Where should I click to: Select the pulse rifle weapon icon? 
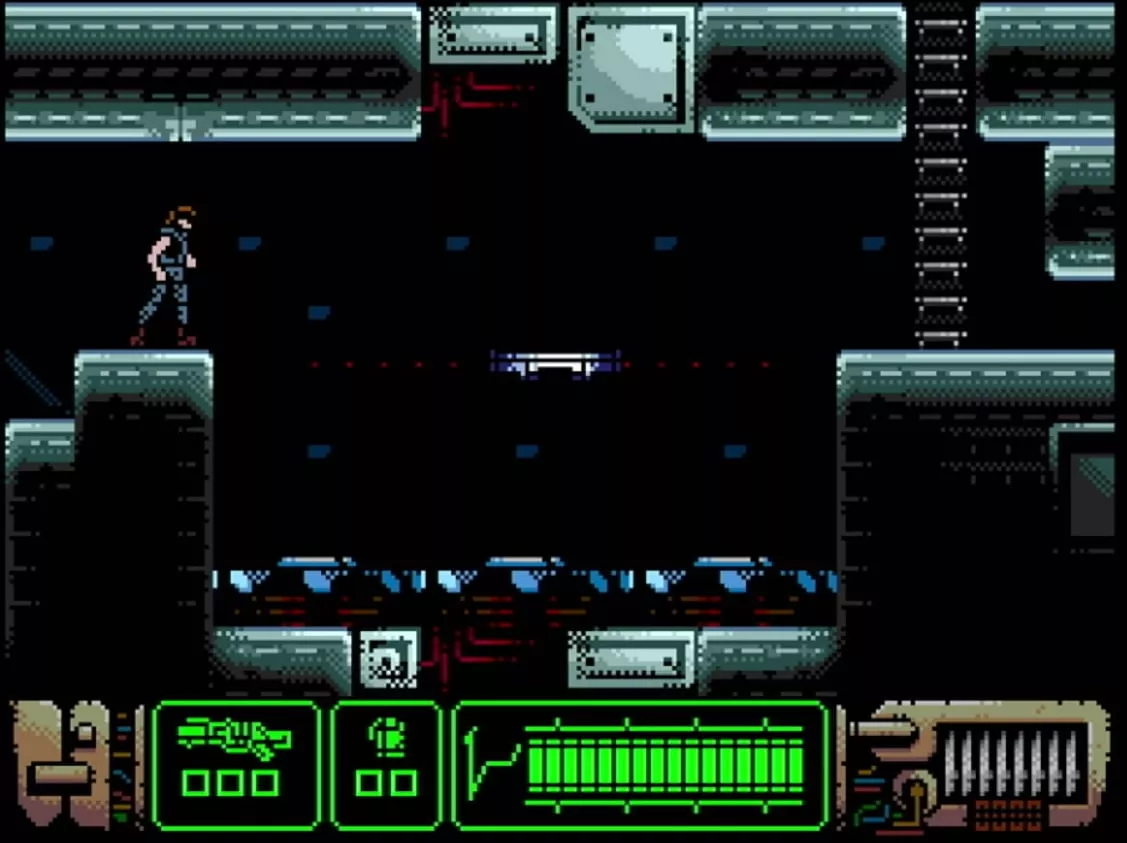(235, 740)
